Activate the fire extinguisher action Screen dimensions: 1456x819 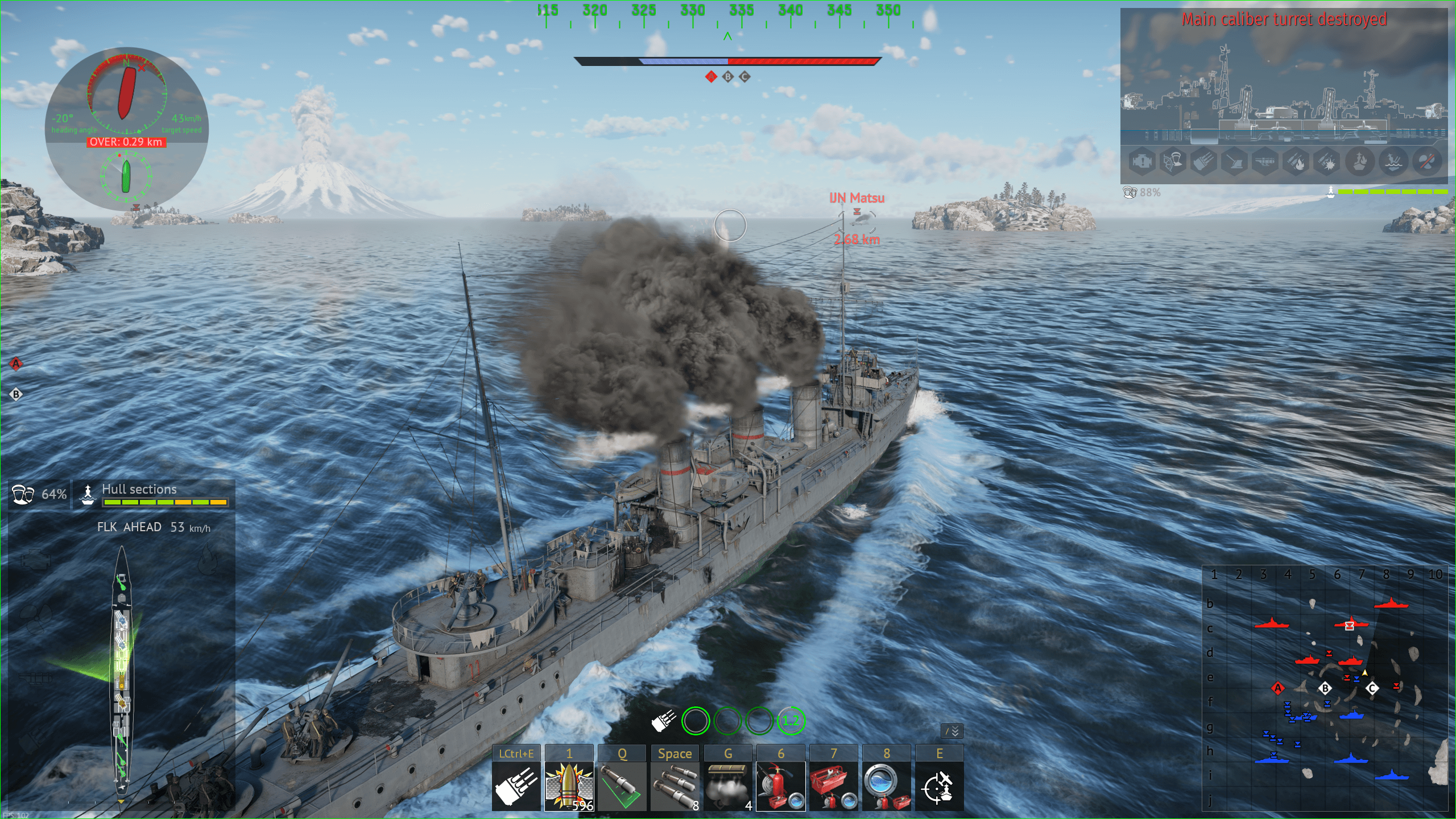tap(780, 786)
